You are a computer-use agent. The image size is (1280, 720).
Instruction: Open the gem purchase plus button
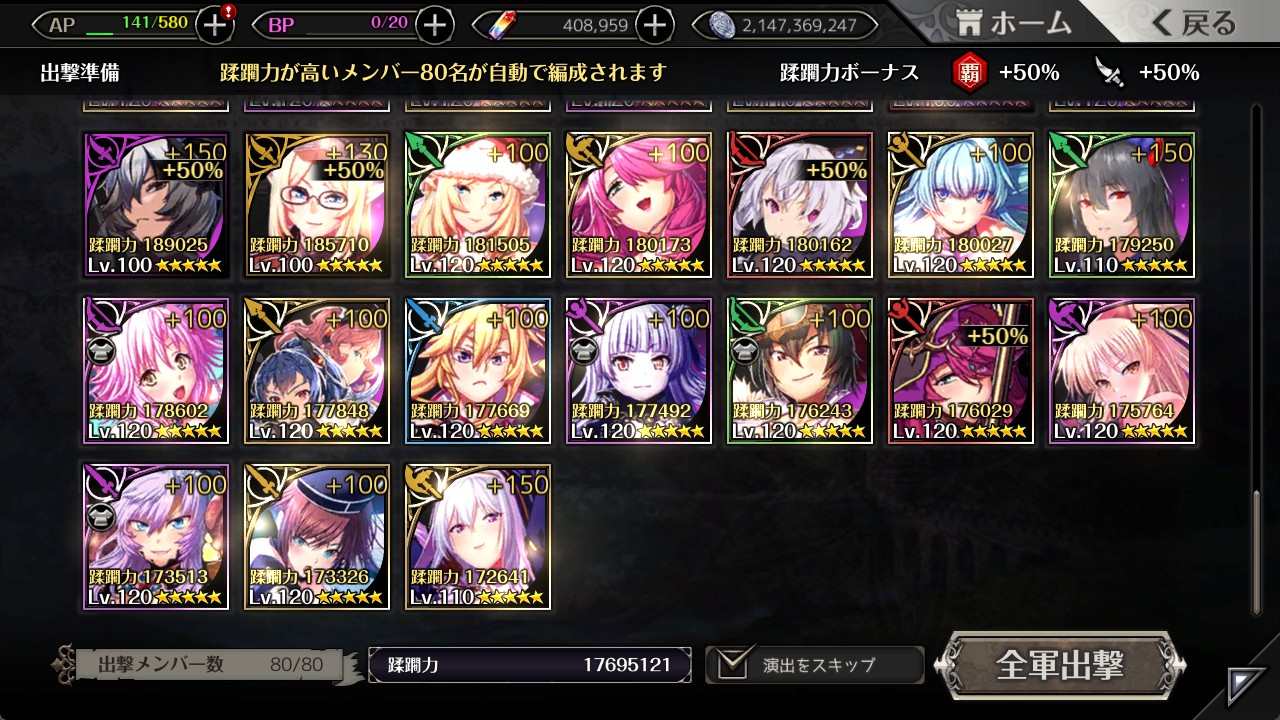pyautogui.click(x=654, y=25)
